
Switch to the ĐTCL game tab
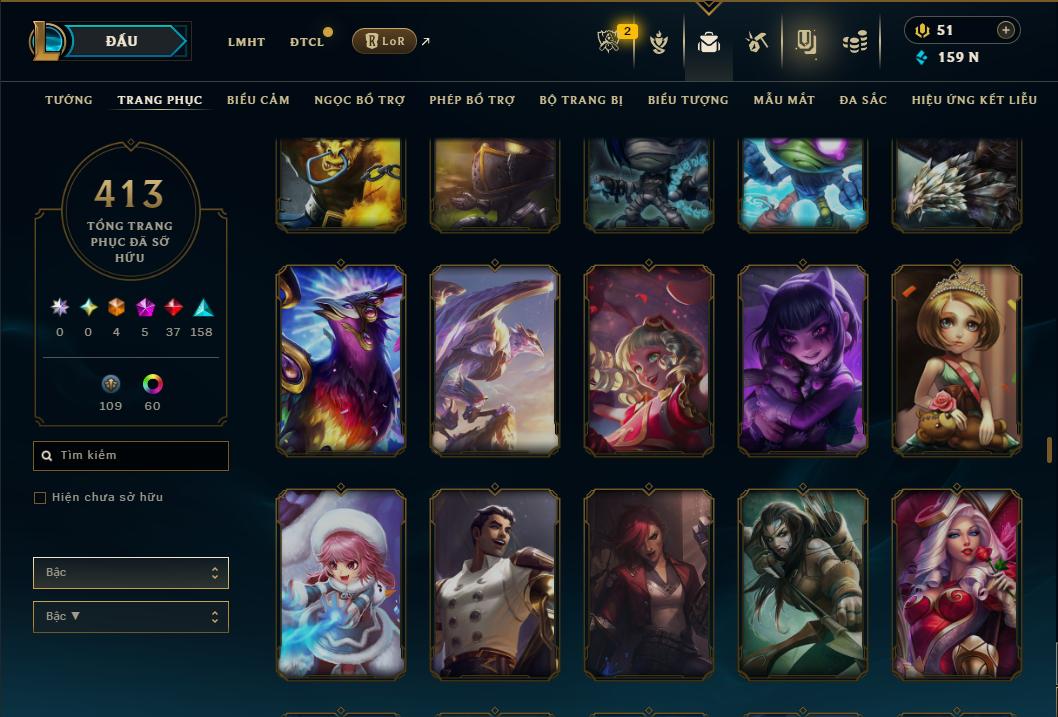(307, 42)
